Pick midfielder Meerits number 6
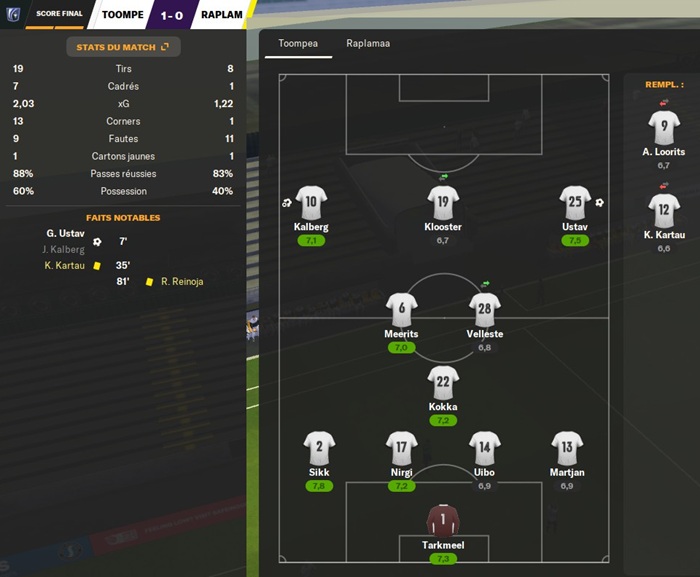Viewport: 700px width, 577px height. coord(401,310)
